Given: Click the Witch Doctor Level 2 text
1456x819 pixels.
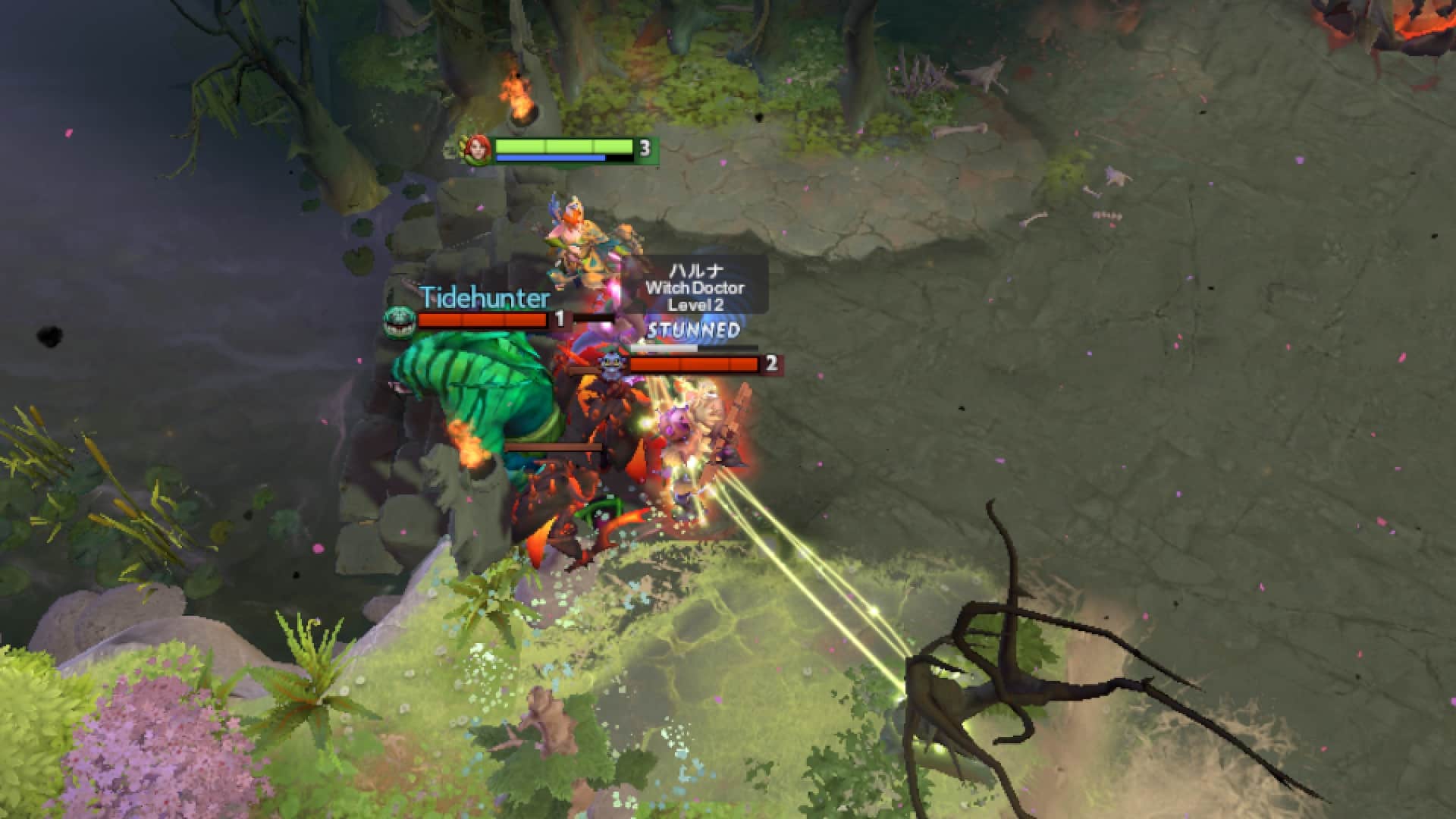Looking at the screenshot, I should pyautogui.click(x=698, y=305).
